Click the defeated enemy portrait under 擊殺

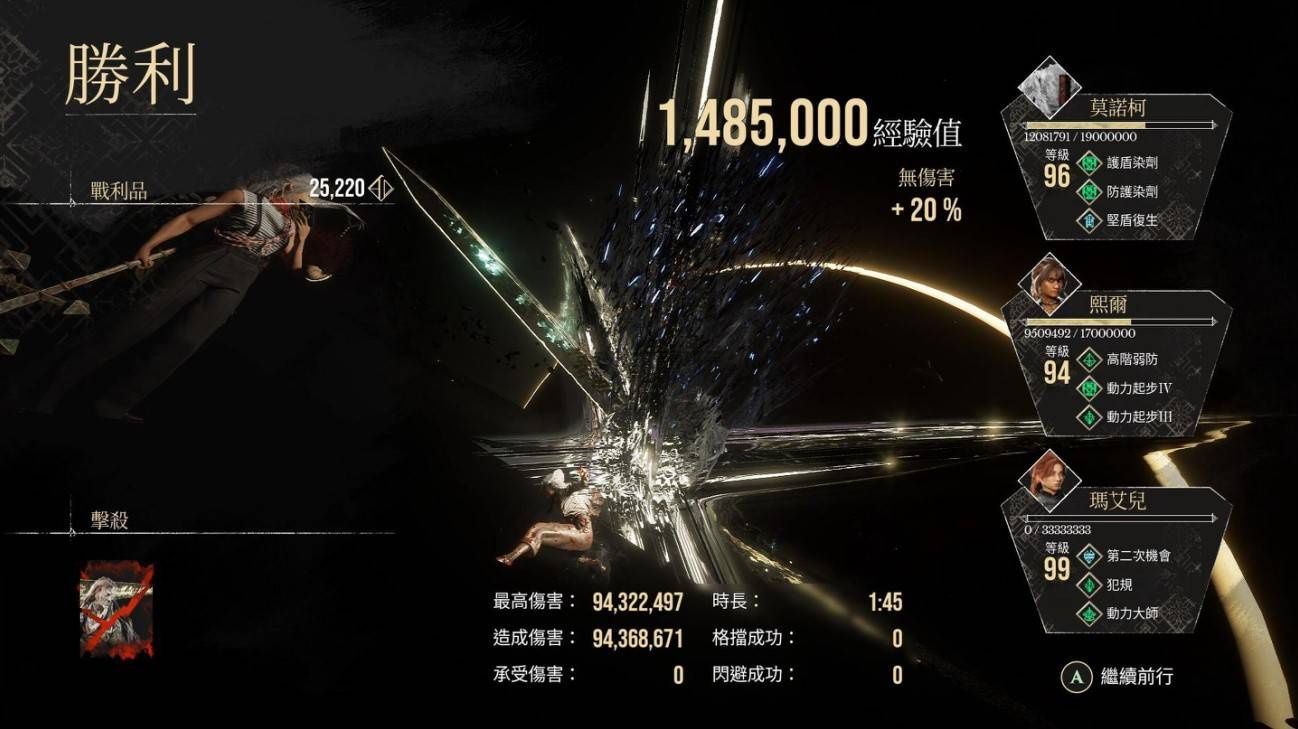coord(116,609)
